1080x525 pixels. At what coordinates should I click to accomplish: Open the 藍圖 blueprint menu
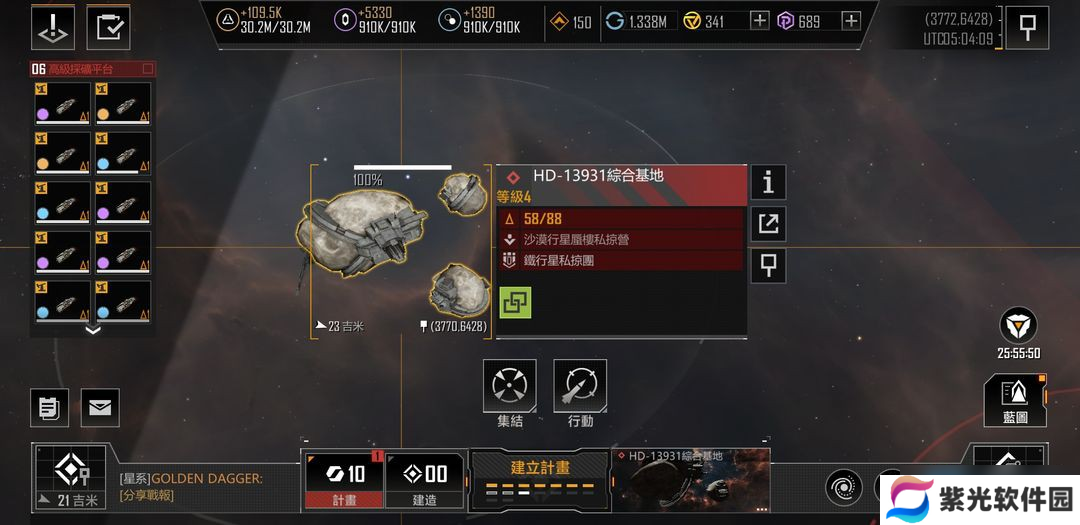coord(1014,399)
